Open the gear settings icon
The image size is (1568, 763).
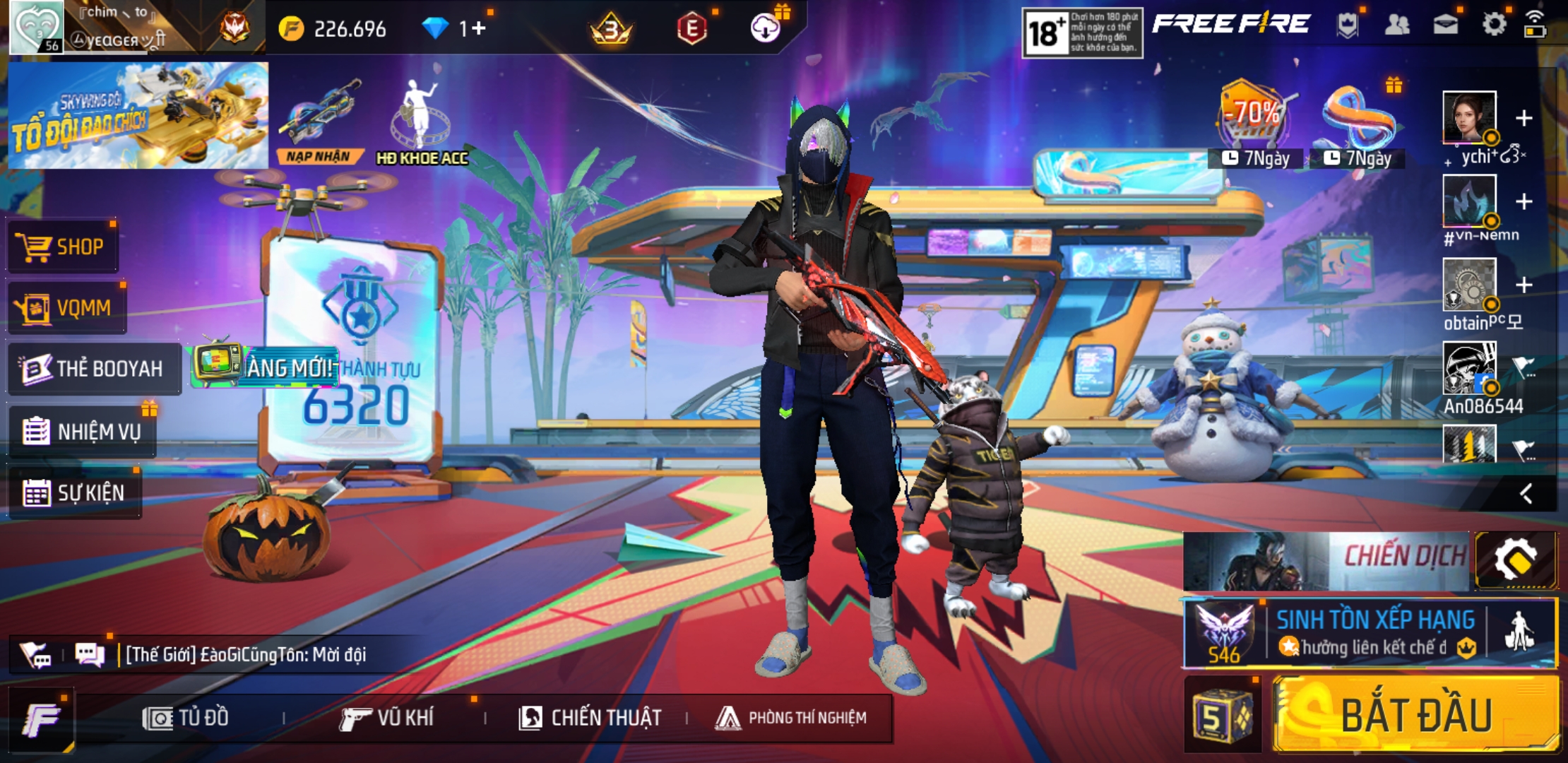click(1494, 25)
